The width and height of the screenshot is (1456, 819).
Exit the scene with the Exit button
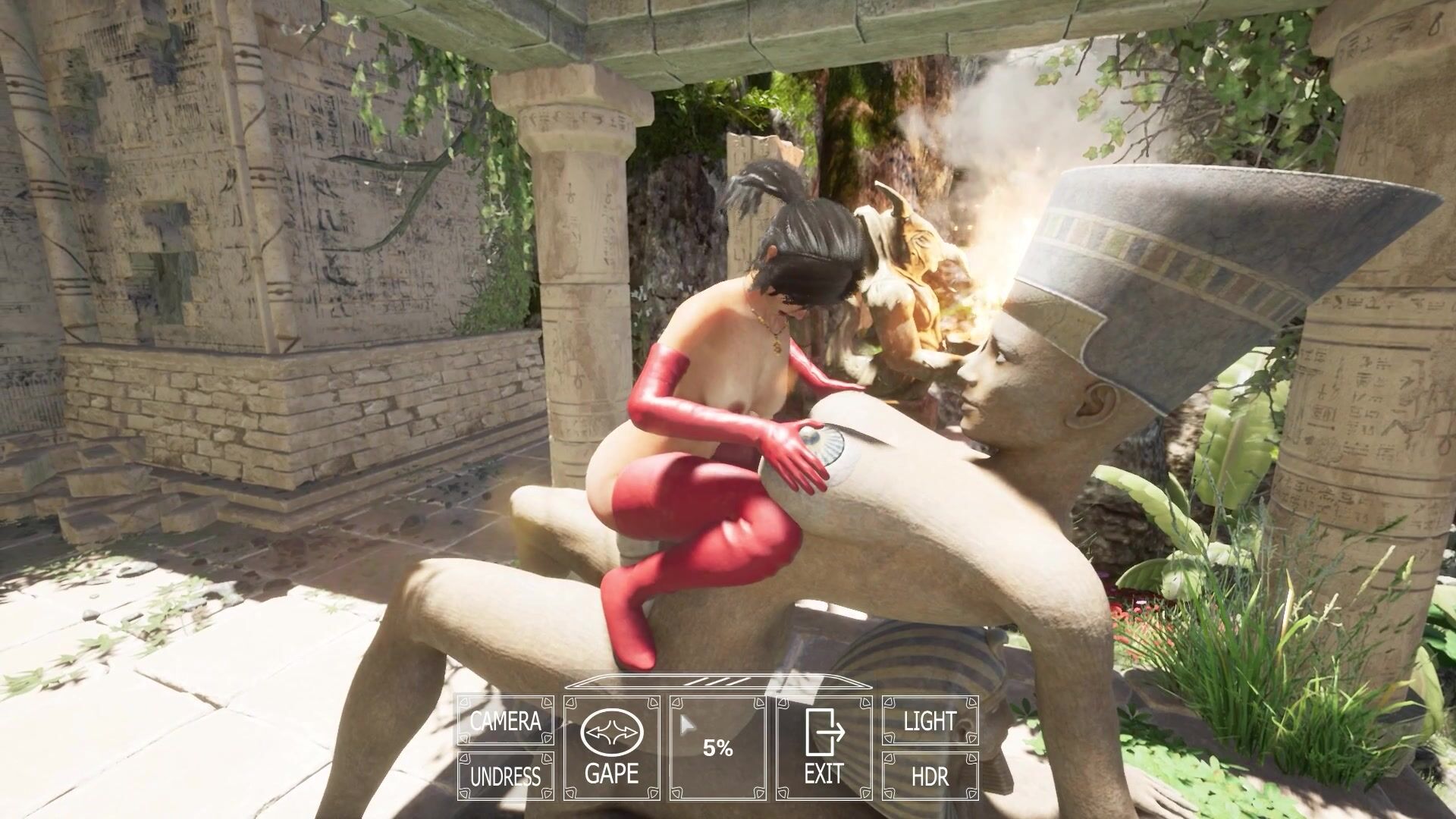click(824, 748)
